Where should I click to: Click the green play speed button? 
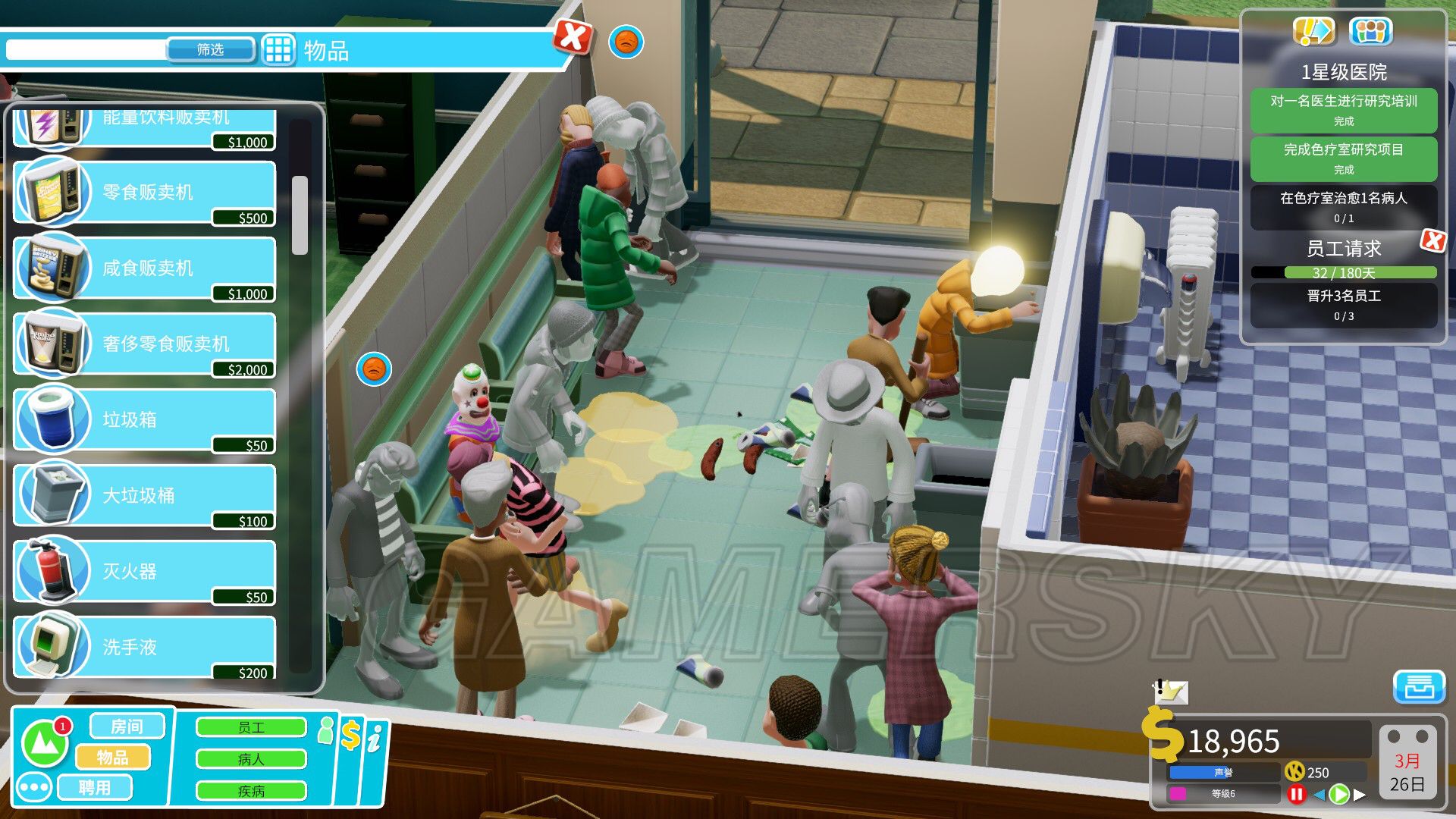pos(1339,794)
